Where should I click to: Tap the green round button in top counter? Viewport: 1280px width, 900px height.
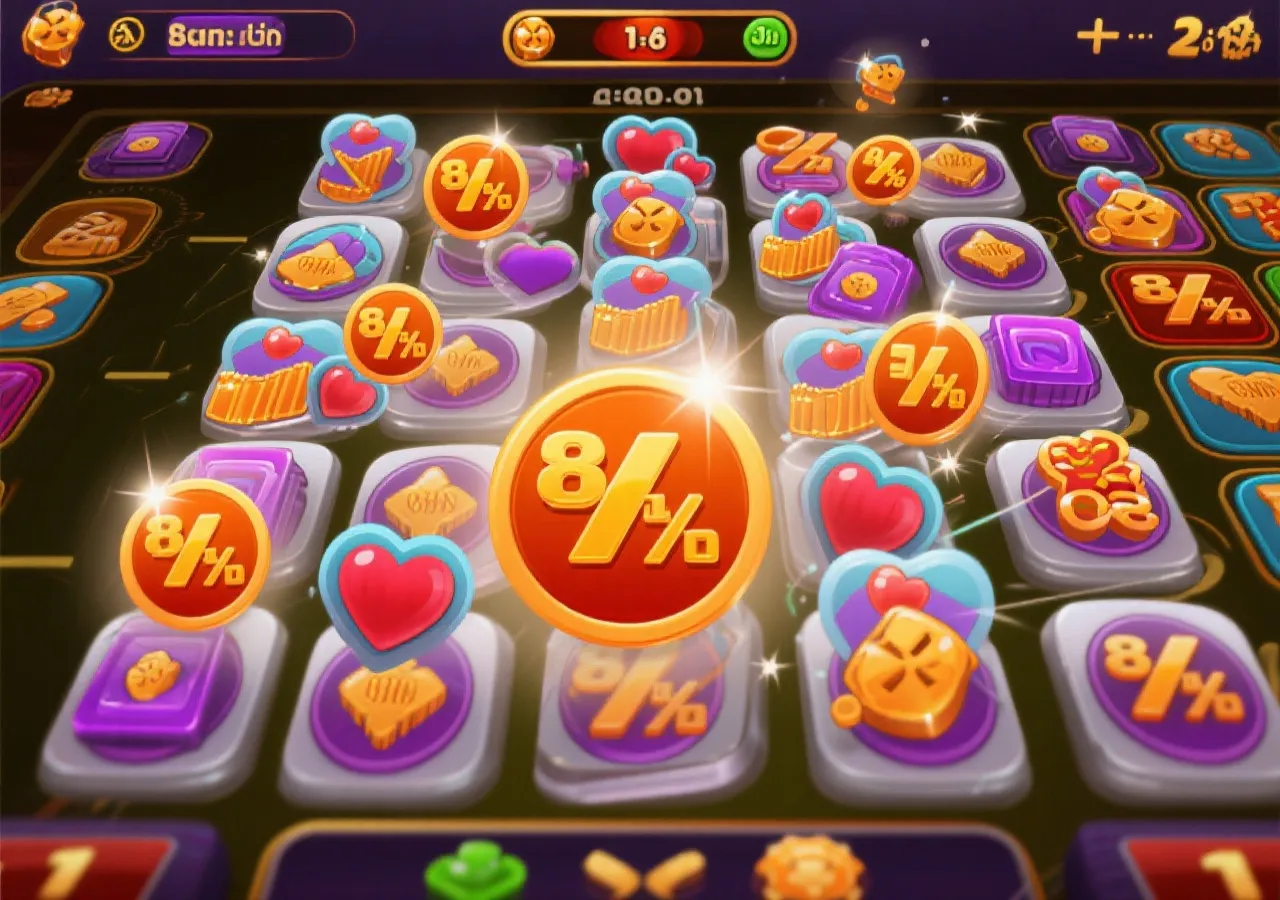pos(767,38)
